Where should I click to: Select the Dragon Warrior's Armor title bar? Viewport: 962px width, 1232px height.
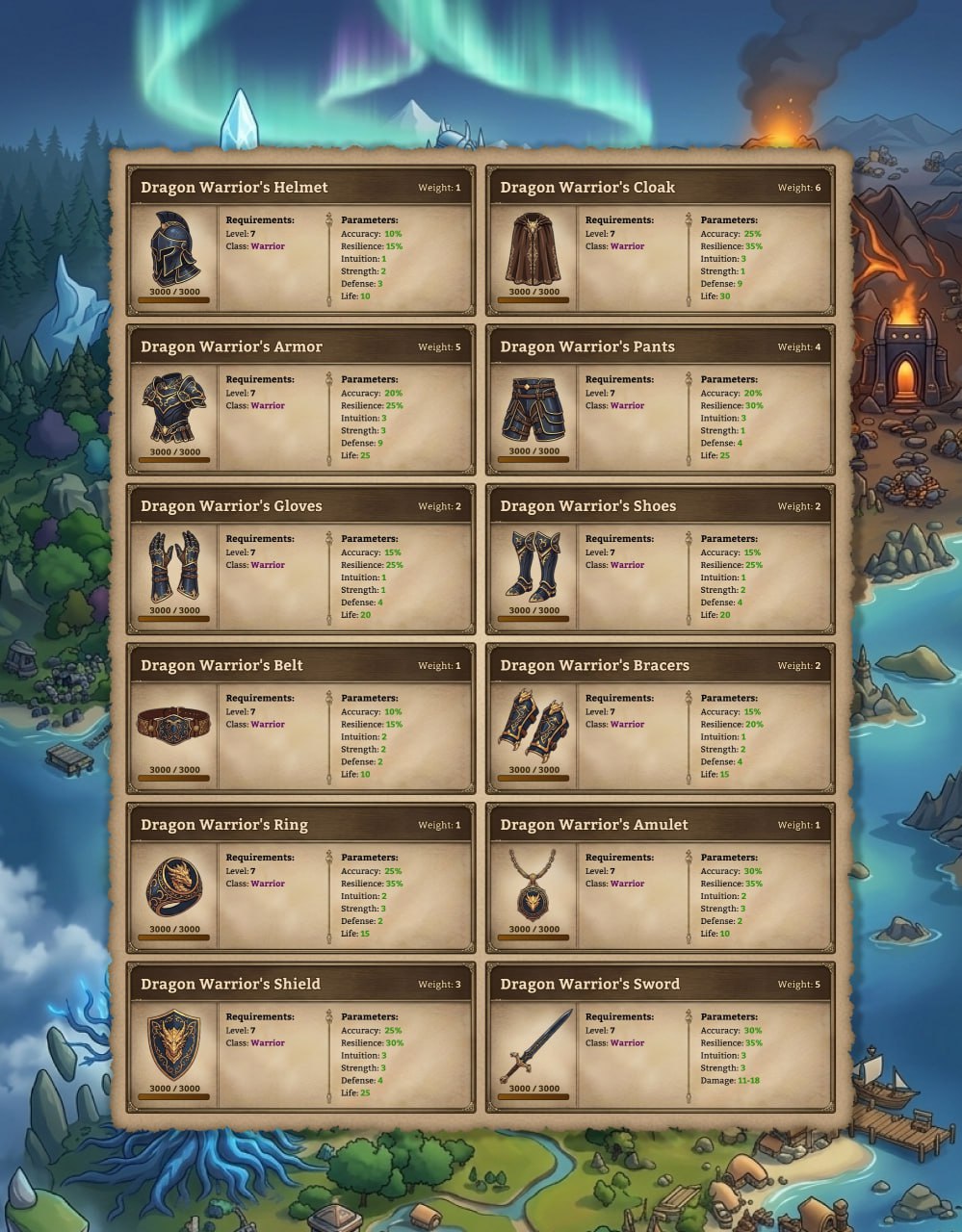(300, 346)
